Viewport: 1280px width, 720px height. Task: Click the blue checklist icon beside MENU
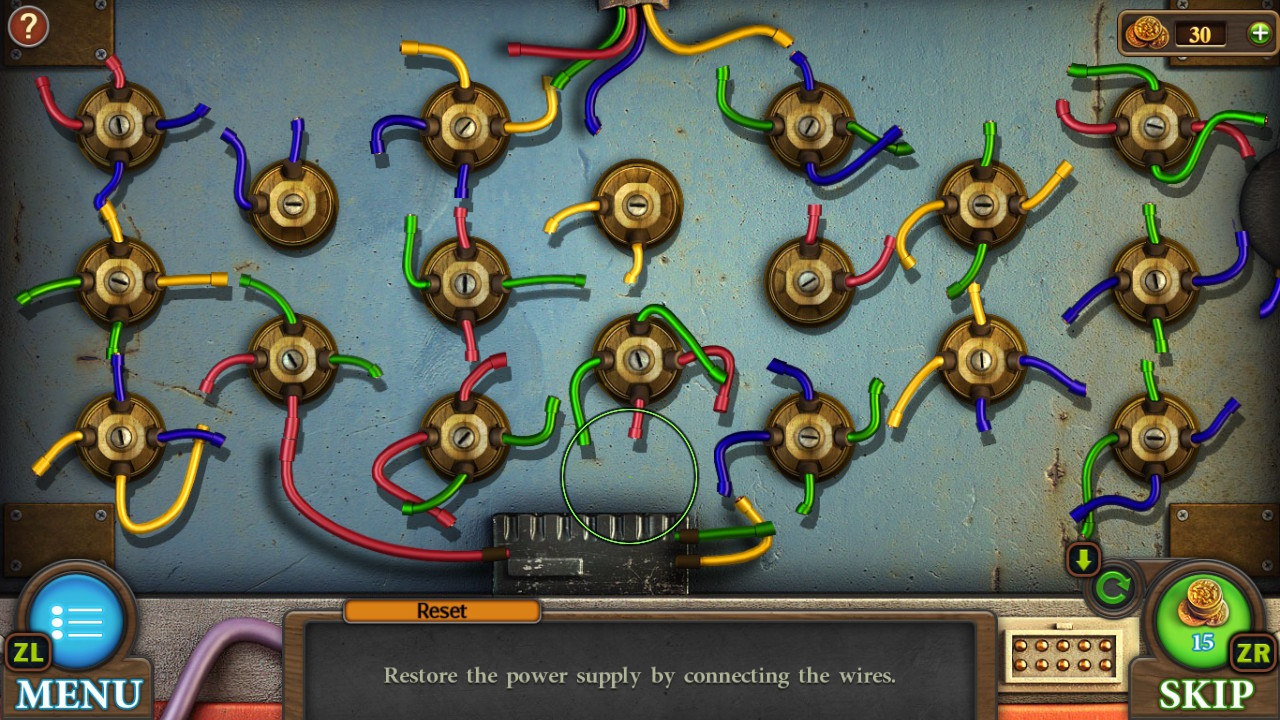(78, 620)
